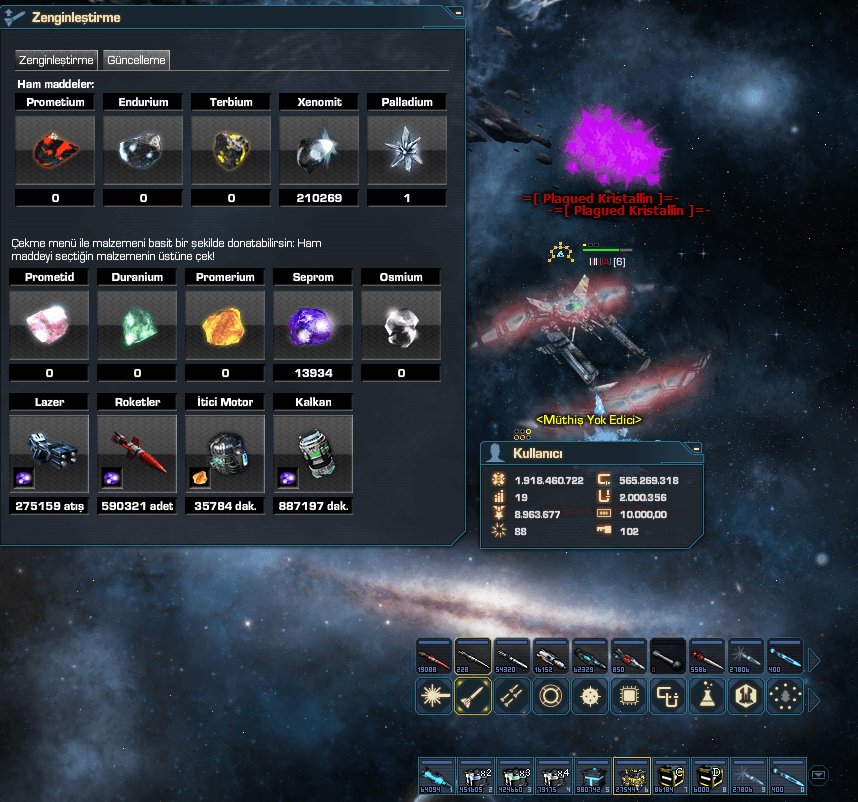Open the mine category icon
This screenshot has width=858, height=802.
tap(589, 696)
